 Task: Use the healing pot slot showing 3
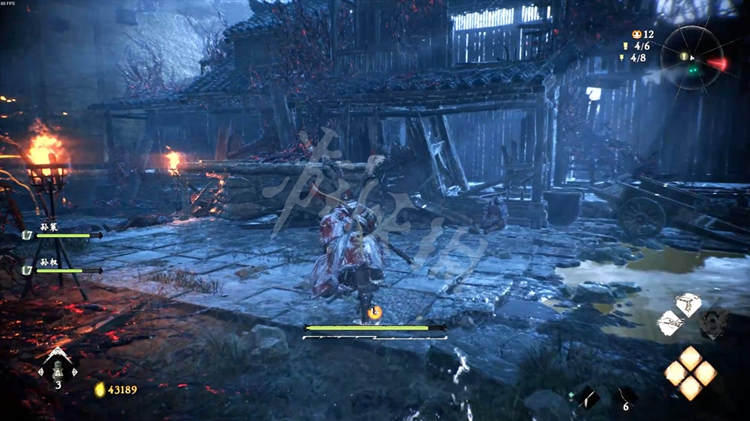[57, 367]
